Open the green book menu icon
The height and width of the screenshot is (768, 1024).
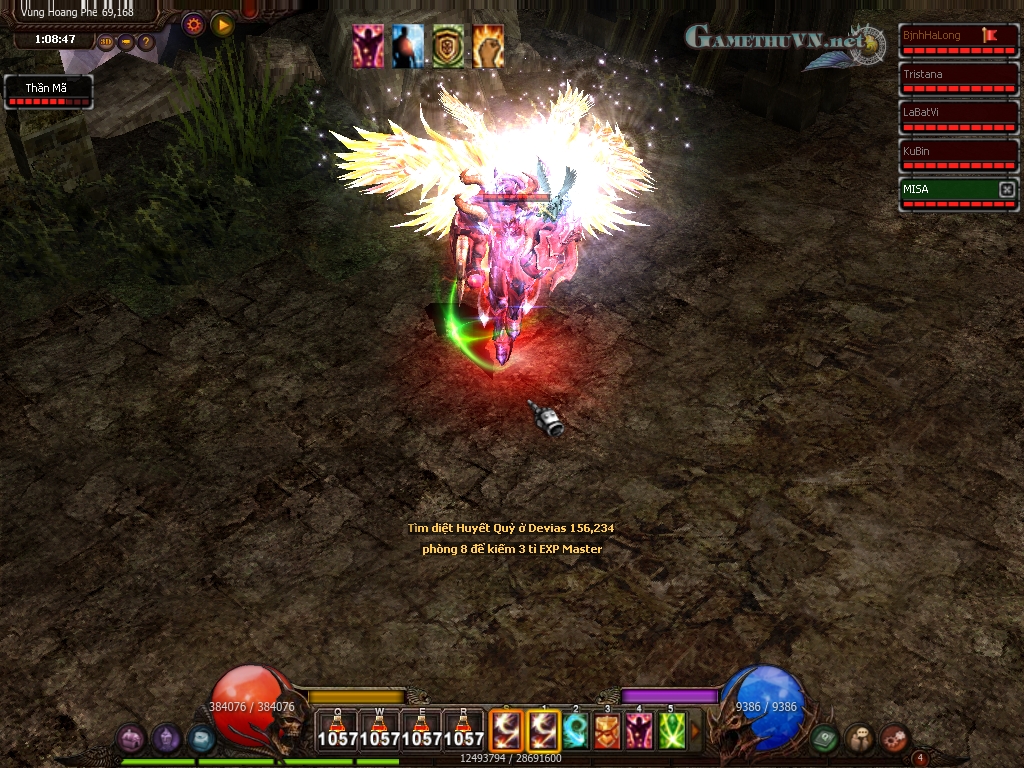pos(824,738)
